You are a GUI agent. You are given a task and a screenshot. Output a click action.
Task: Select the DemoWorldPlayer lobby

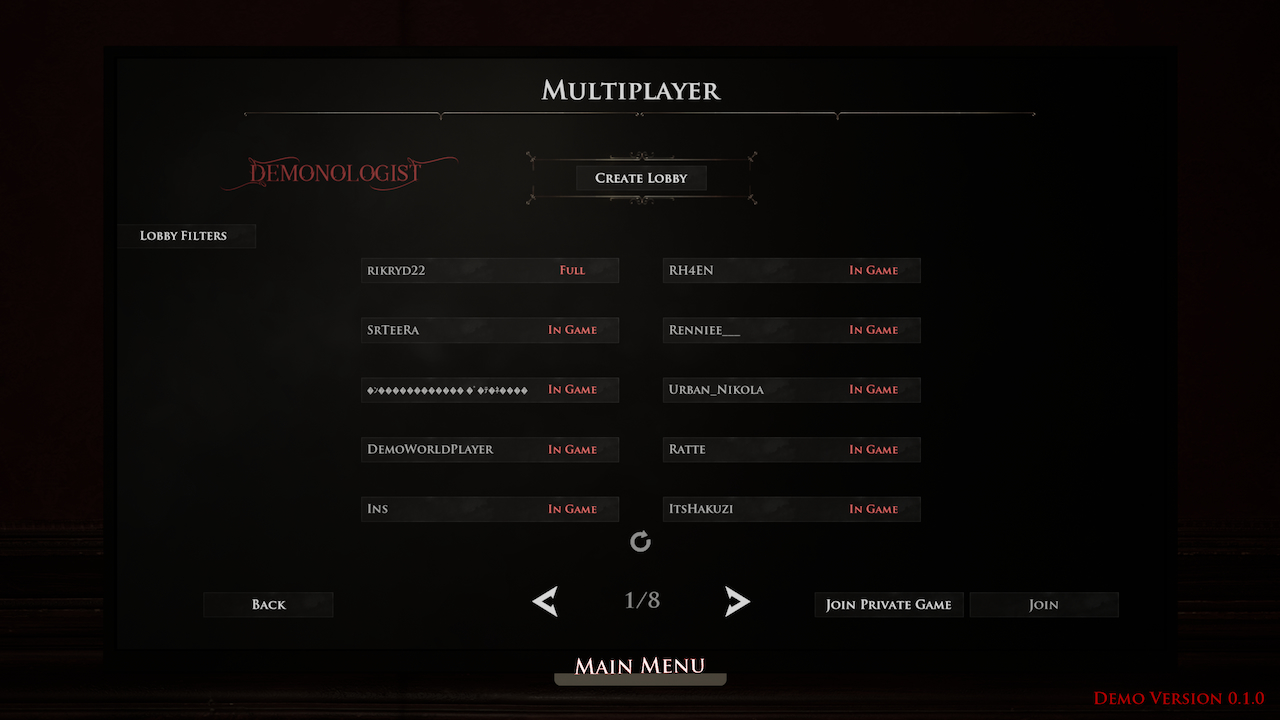[x=489, y=449]
